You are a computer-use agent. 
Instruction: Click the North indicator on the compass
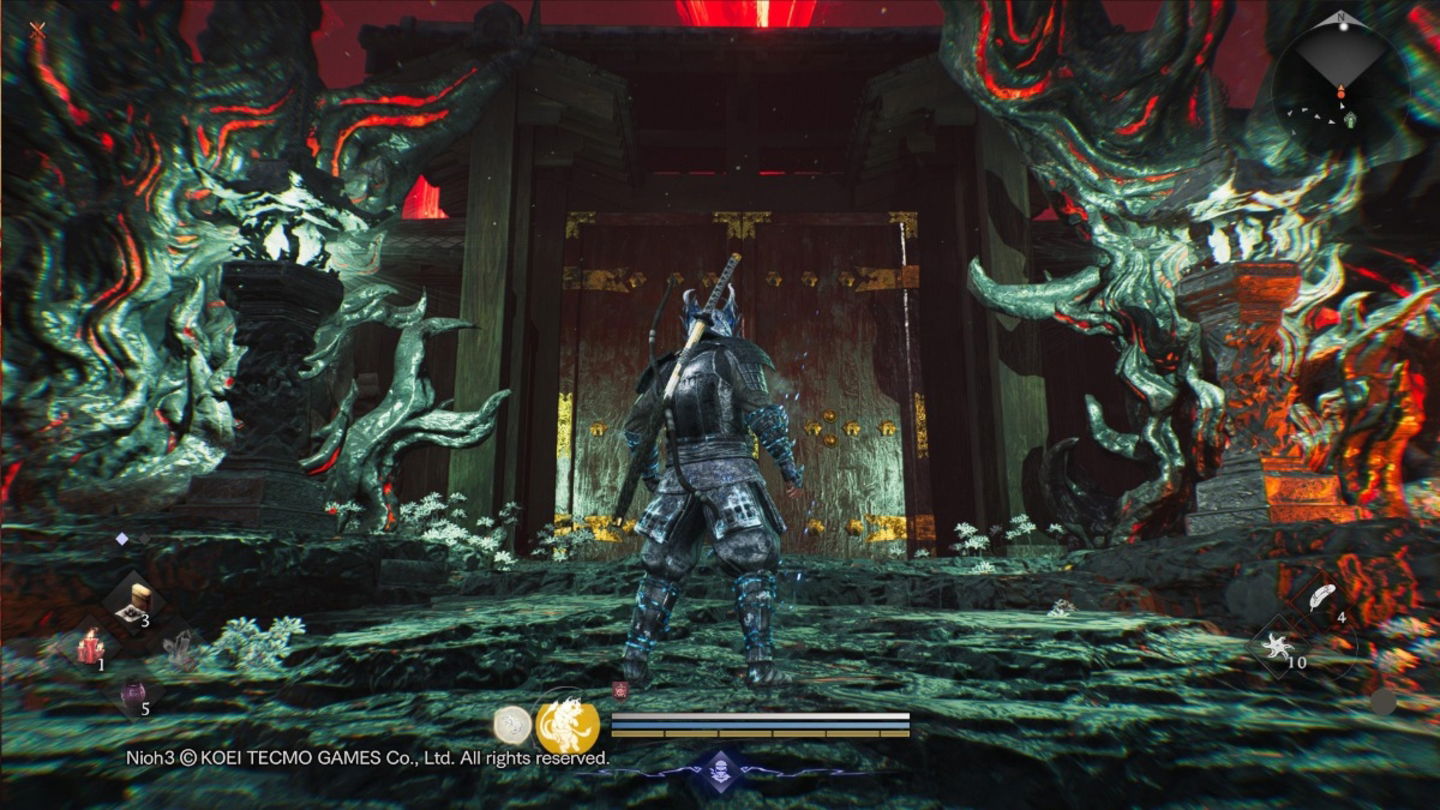point(1341,17)
